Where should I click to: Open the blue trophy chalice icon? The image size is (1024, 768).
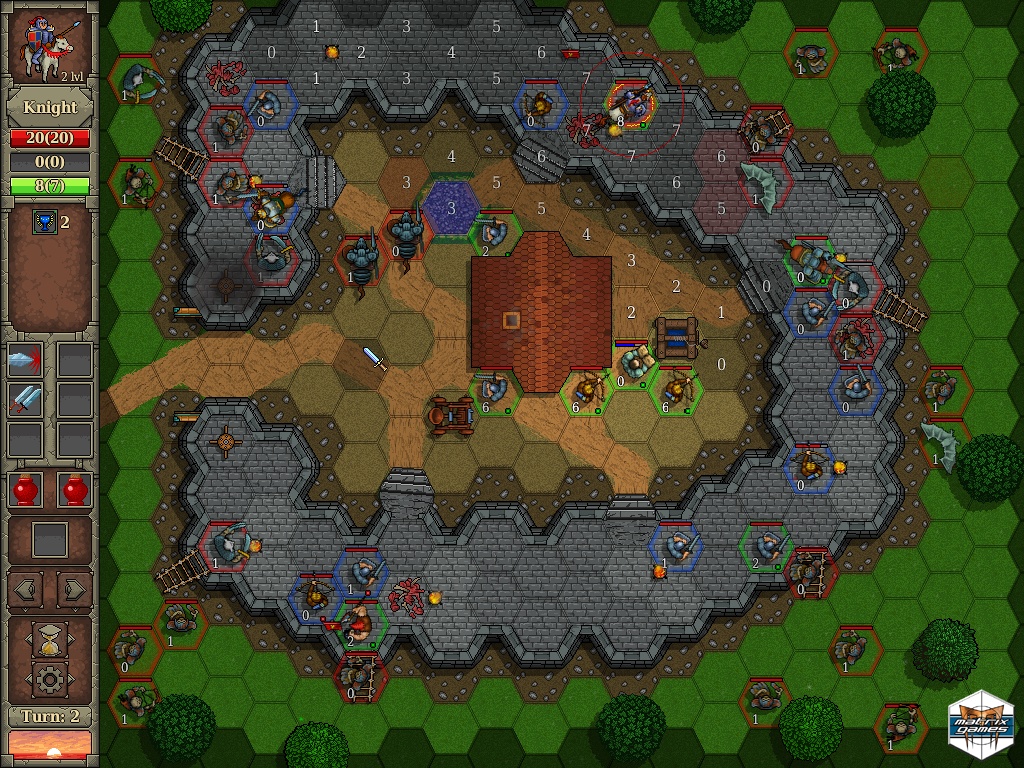43,222
